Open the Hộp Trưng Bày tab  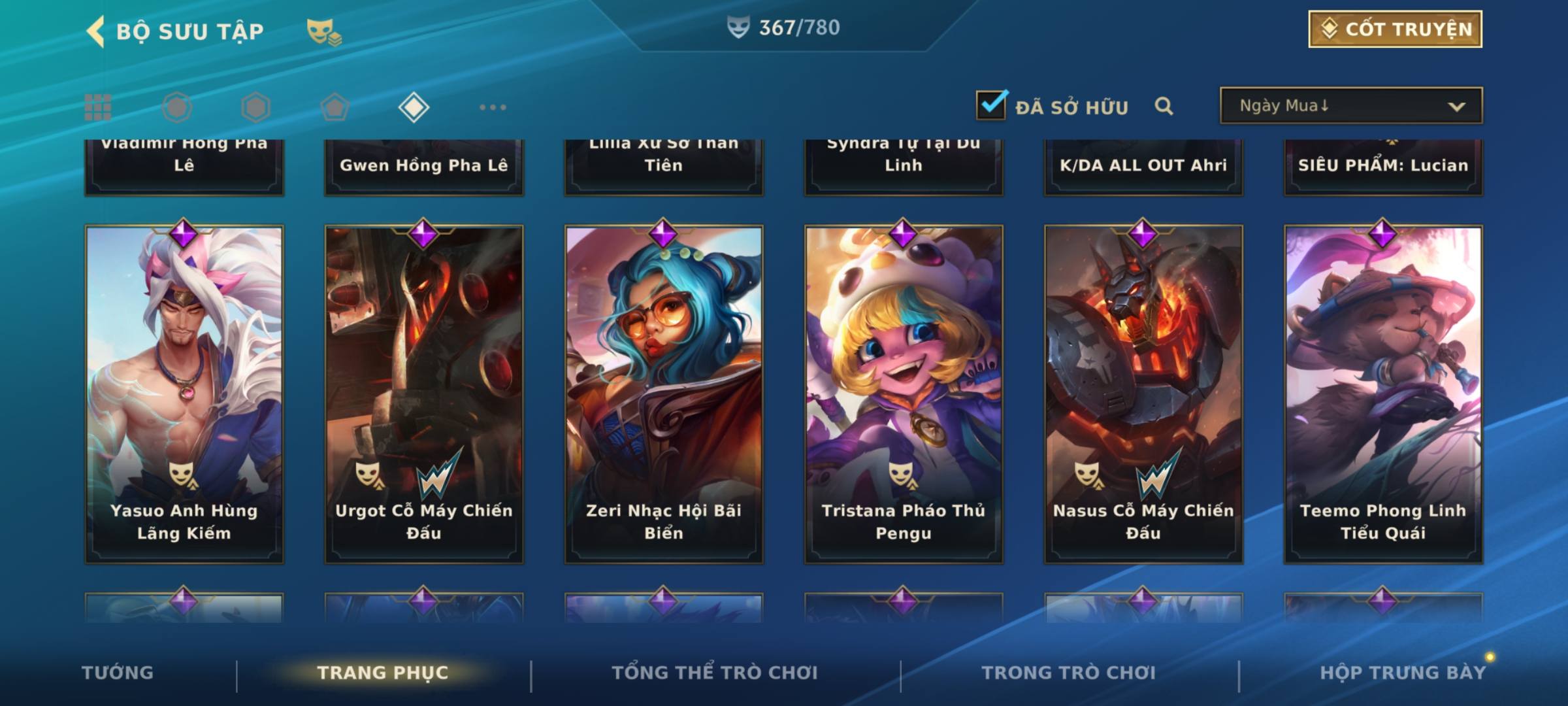pyautogui.click(x=1403, y=673)
